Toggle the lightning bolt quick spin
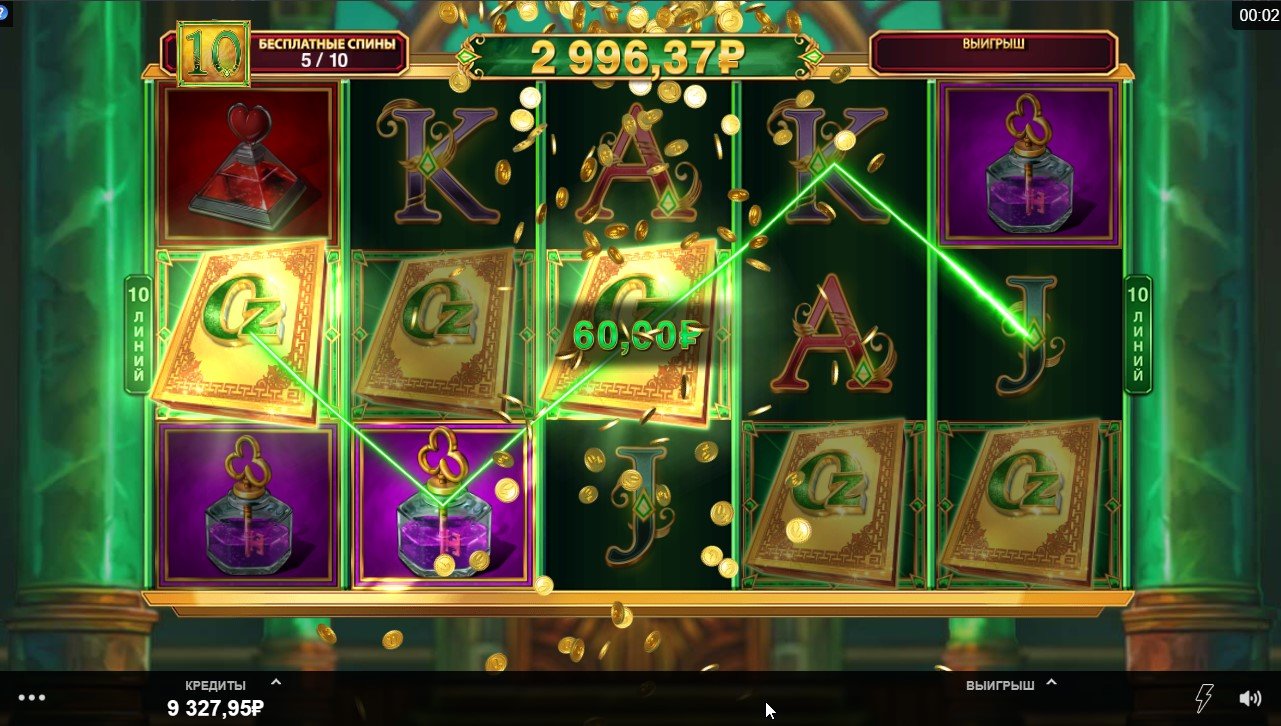This screenshot has width=1281, height=726. coord(1205,697)
